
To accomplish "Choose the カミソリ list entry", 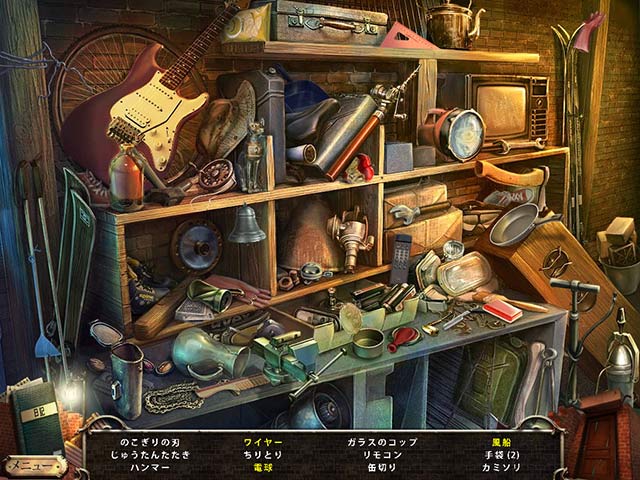I will coord(502,467).
